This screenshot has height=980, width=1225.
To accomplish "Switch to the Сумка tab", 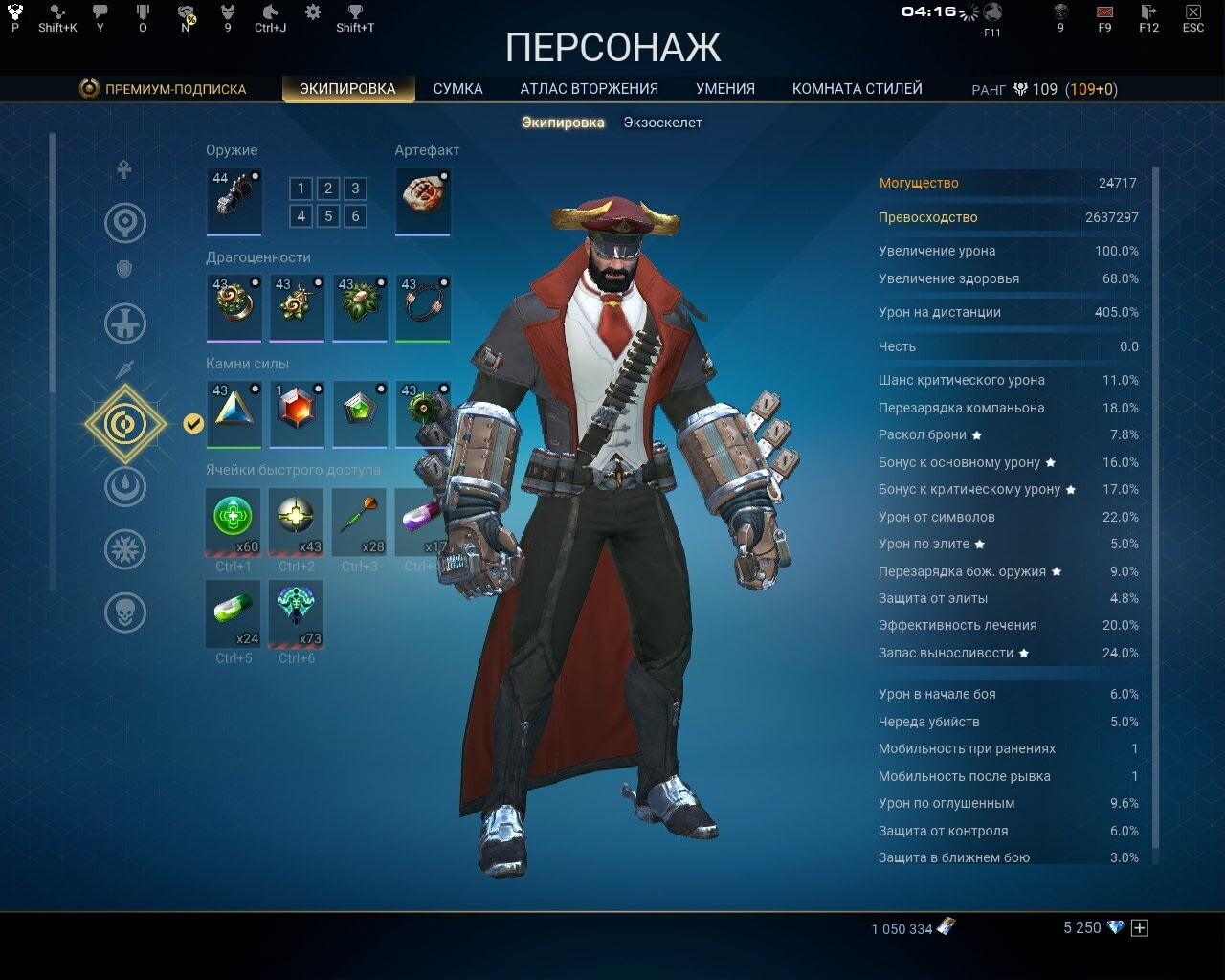I will click(x=457, y=89).
